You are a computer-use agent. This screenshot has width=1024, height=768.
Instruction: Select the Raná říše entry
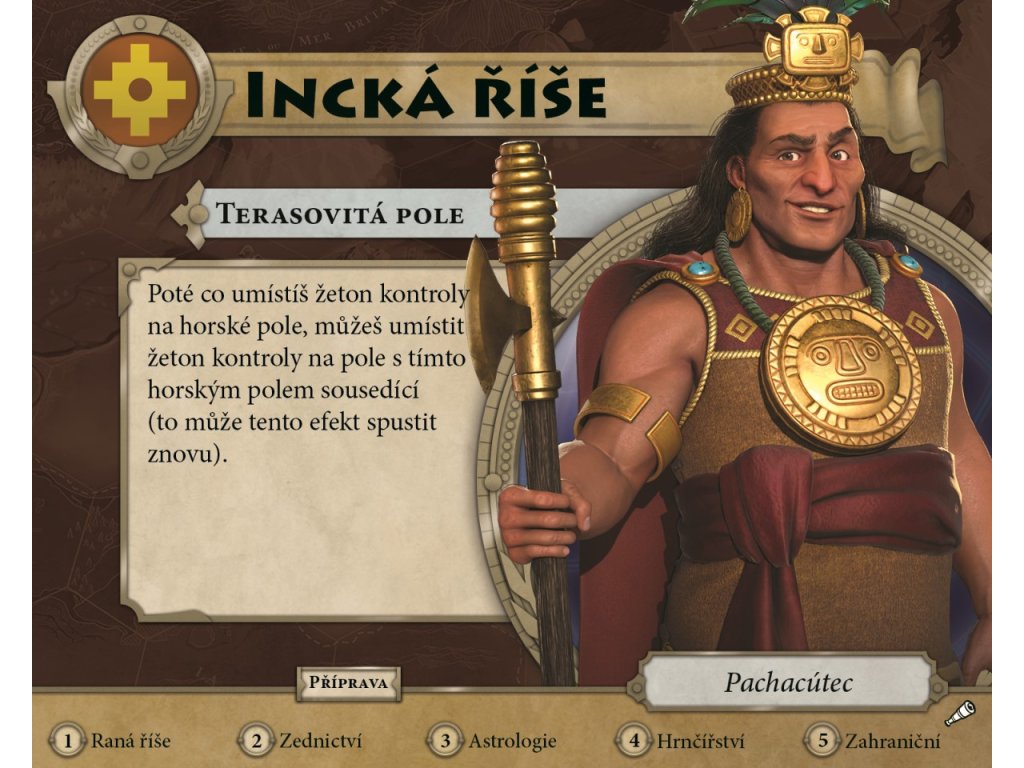pyautogui.click(x=113, y=741)
